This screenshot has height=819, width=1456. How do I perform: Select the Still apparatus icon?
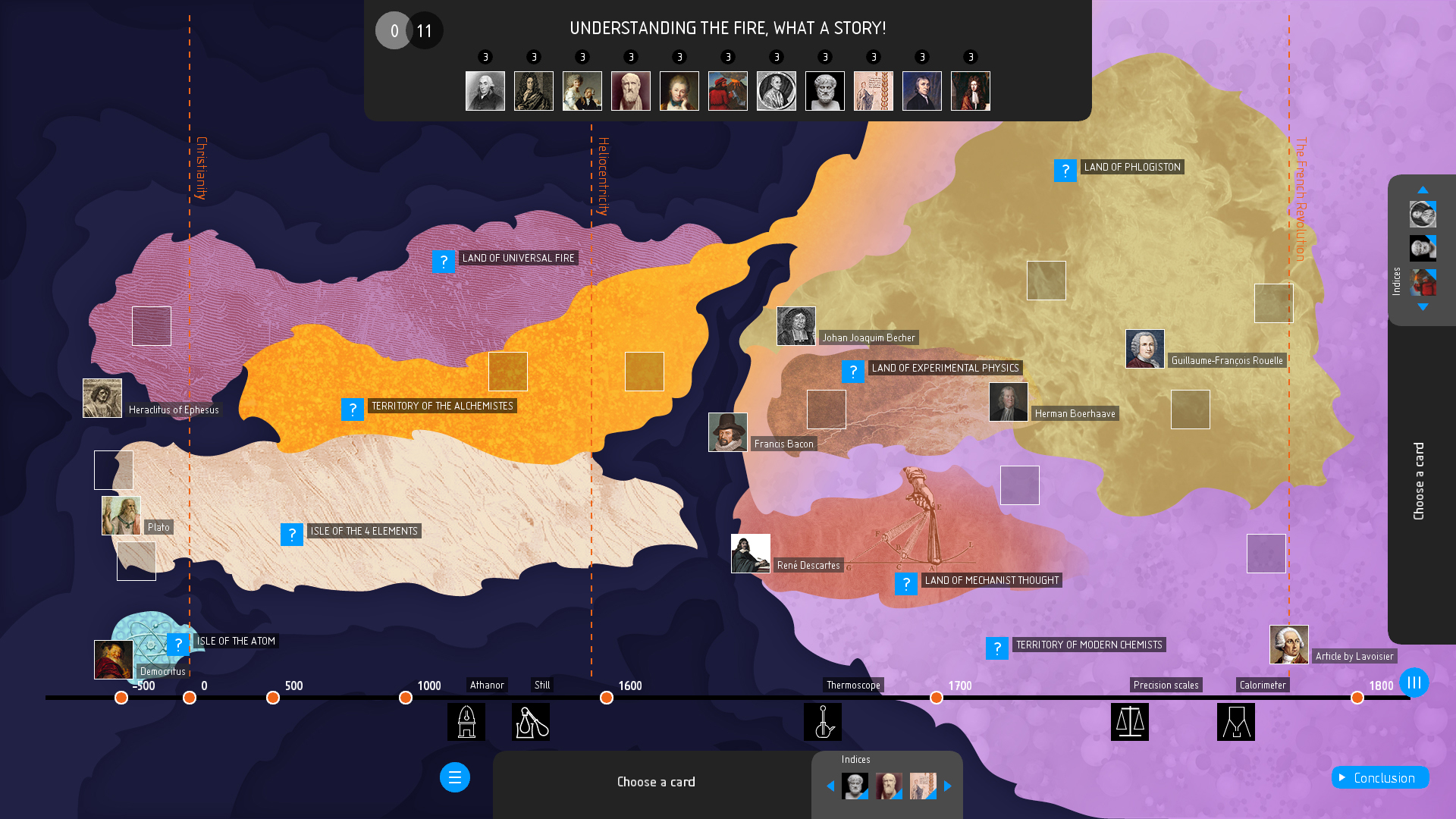(x=531, y=722)
